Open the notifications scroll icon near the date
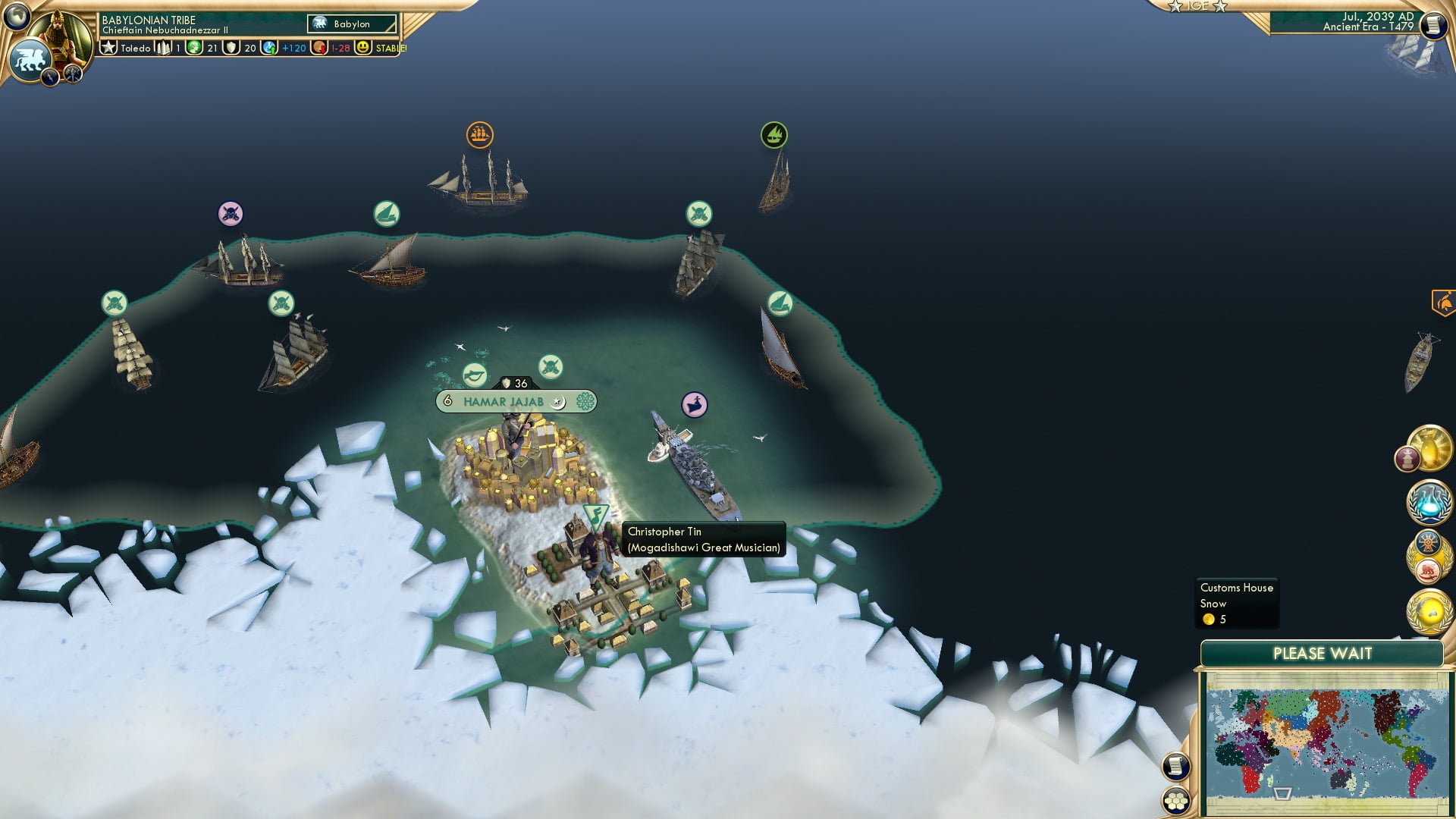Viewport: 1456px width, 819px height. click(1432, 24)
